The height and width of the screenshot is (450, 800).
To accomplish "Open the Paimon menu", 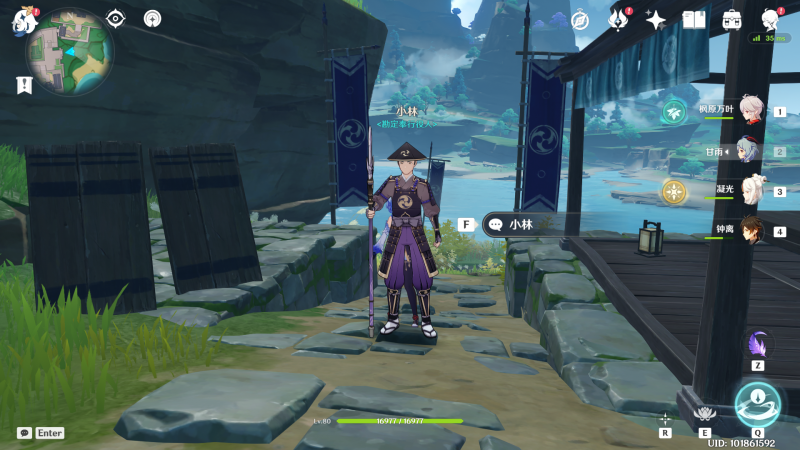I will 24,20.
